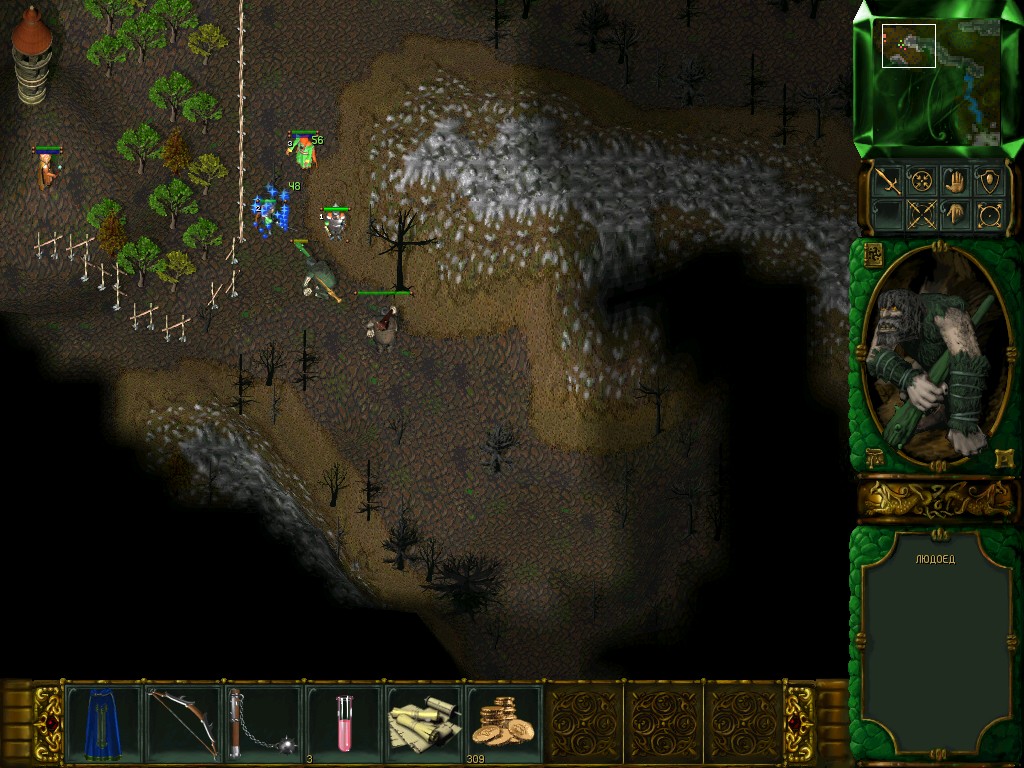
Task: Choose the circle with inward arrows command
Action: [921, 181]
